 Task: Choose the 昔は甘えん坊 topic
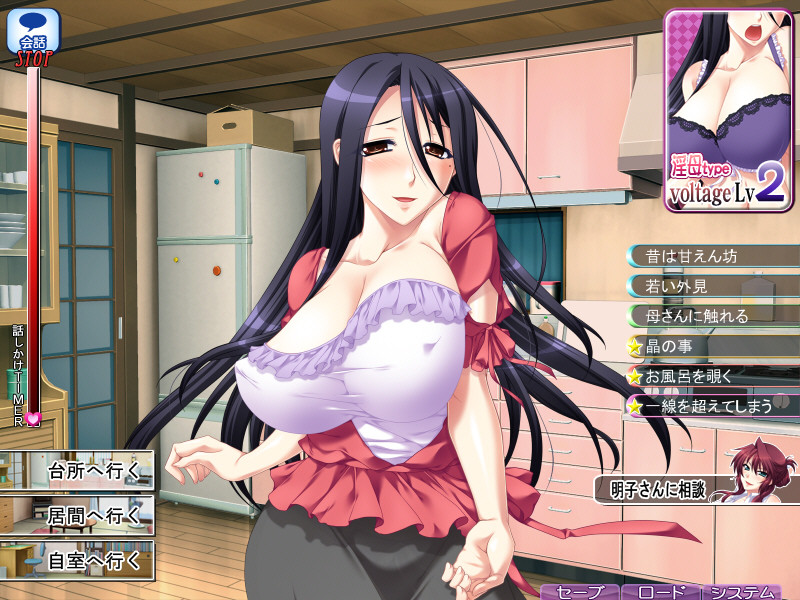pos(710,256)
